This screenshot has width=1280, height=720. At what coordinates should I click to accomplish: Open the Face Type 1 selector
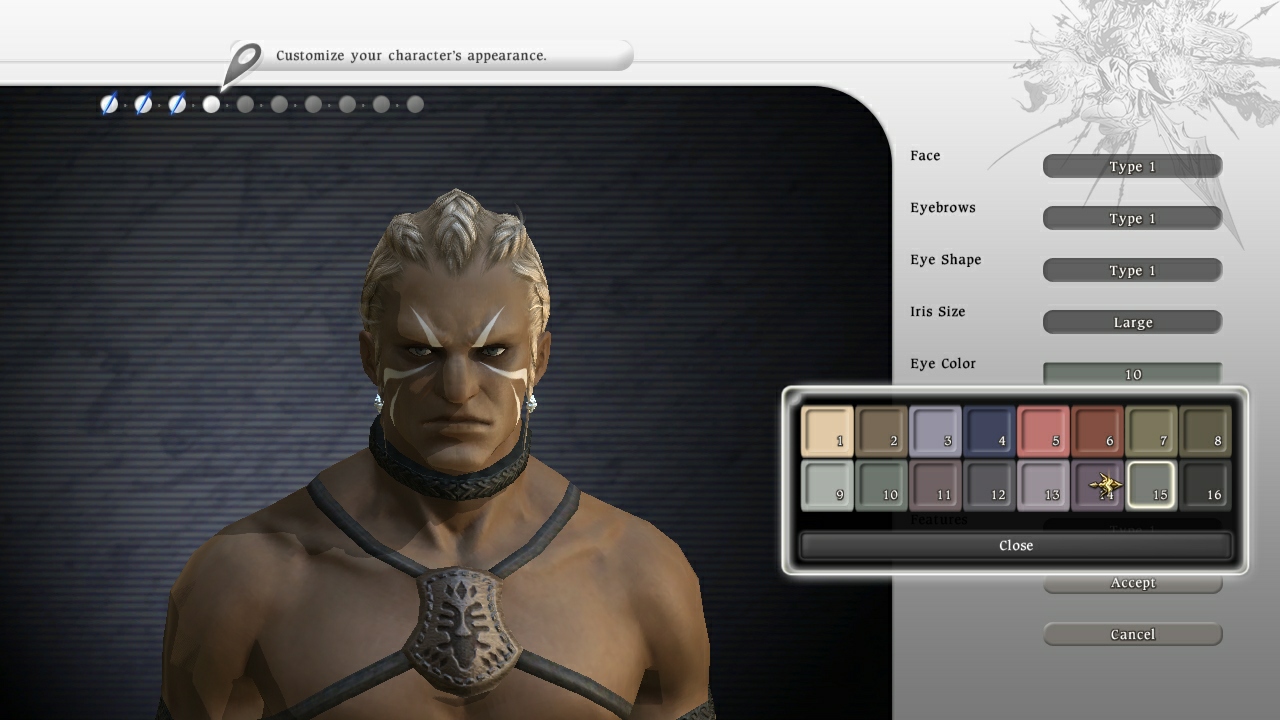(1132, 166)
